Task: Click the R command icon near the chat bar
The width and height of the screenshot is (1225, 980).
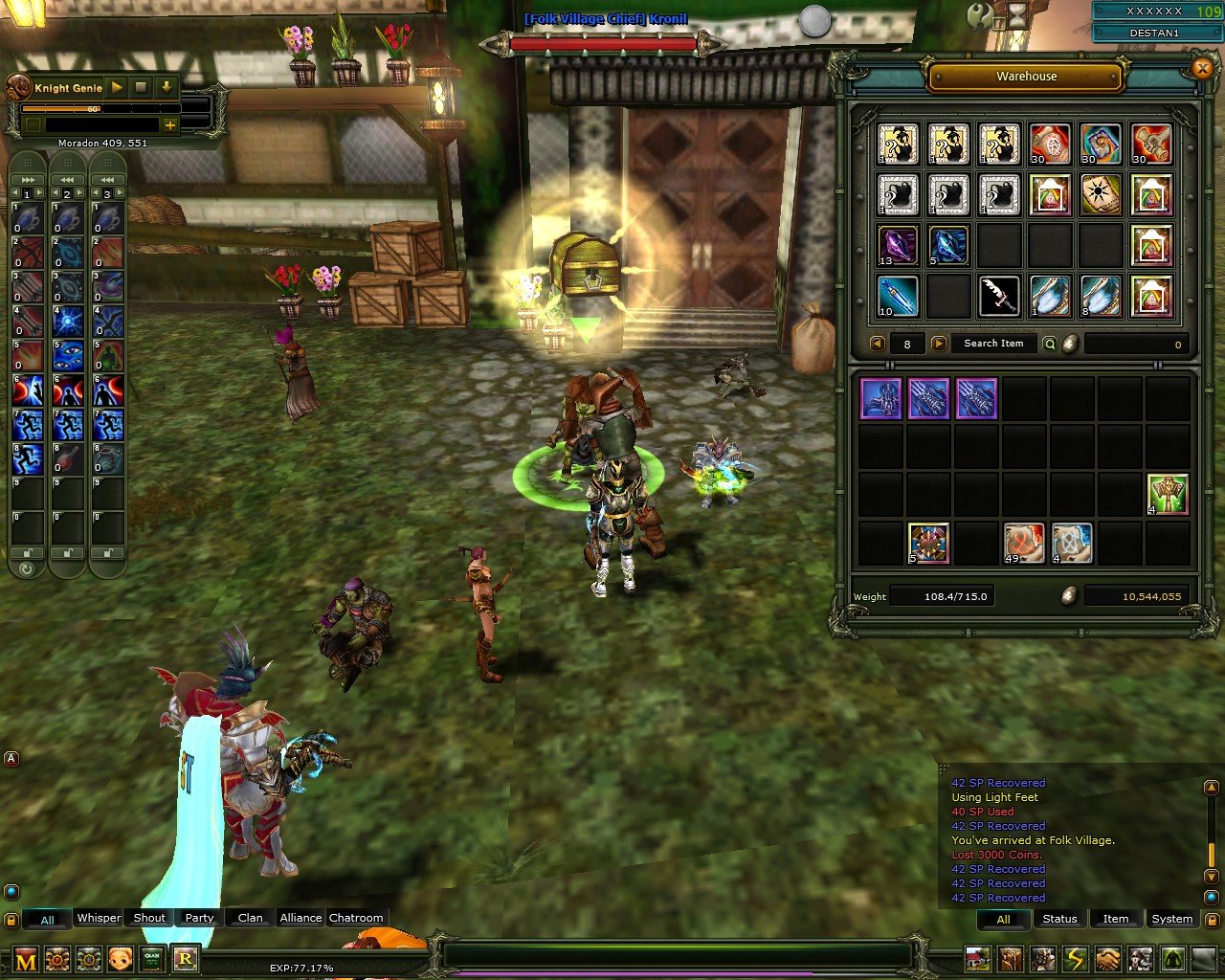Action: (186, 958)
